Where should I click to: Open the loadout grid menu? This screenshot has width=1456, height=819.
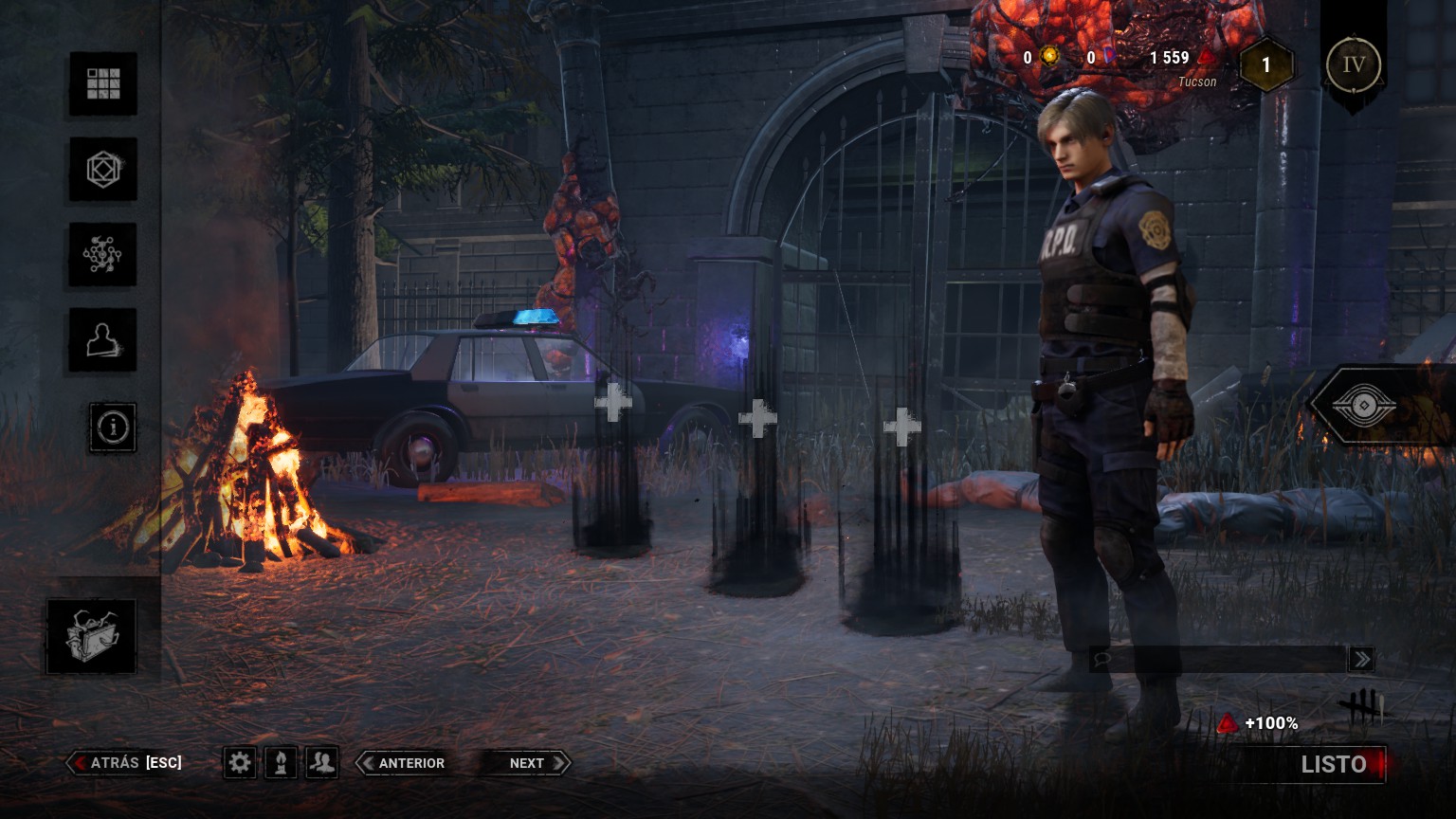point(103,83)
